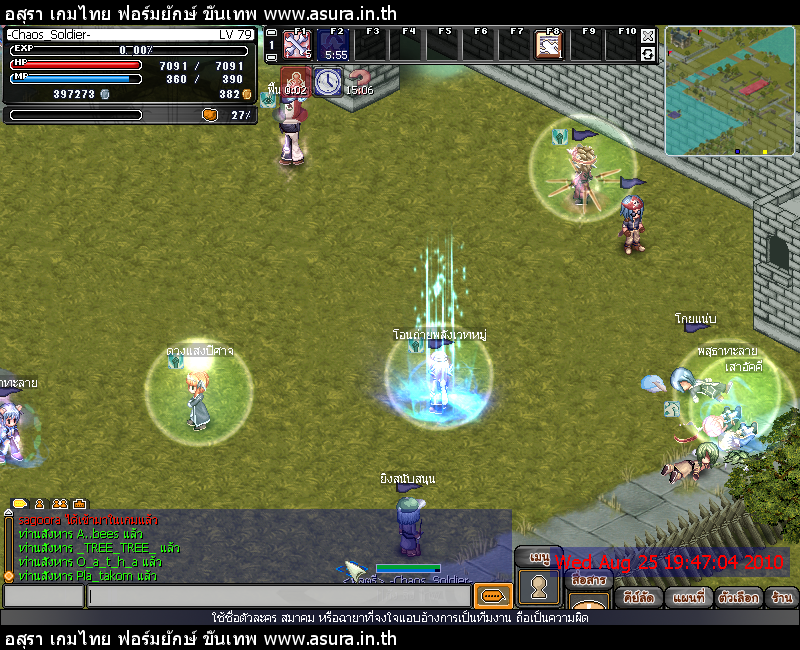Activate the F2 skill on cooldown

(x=336, y=45)
